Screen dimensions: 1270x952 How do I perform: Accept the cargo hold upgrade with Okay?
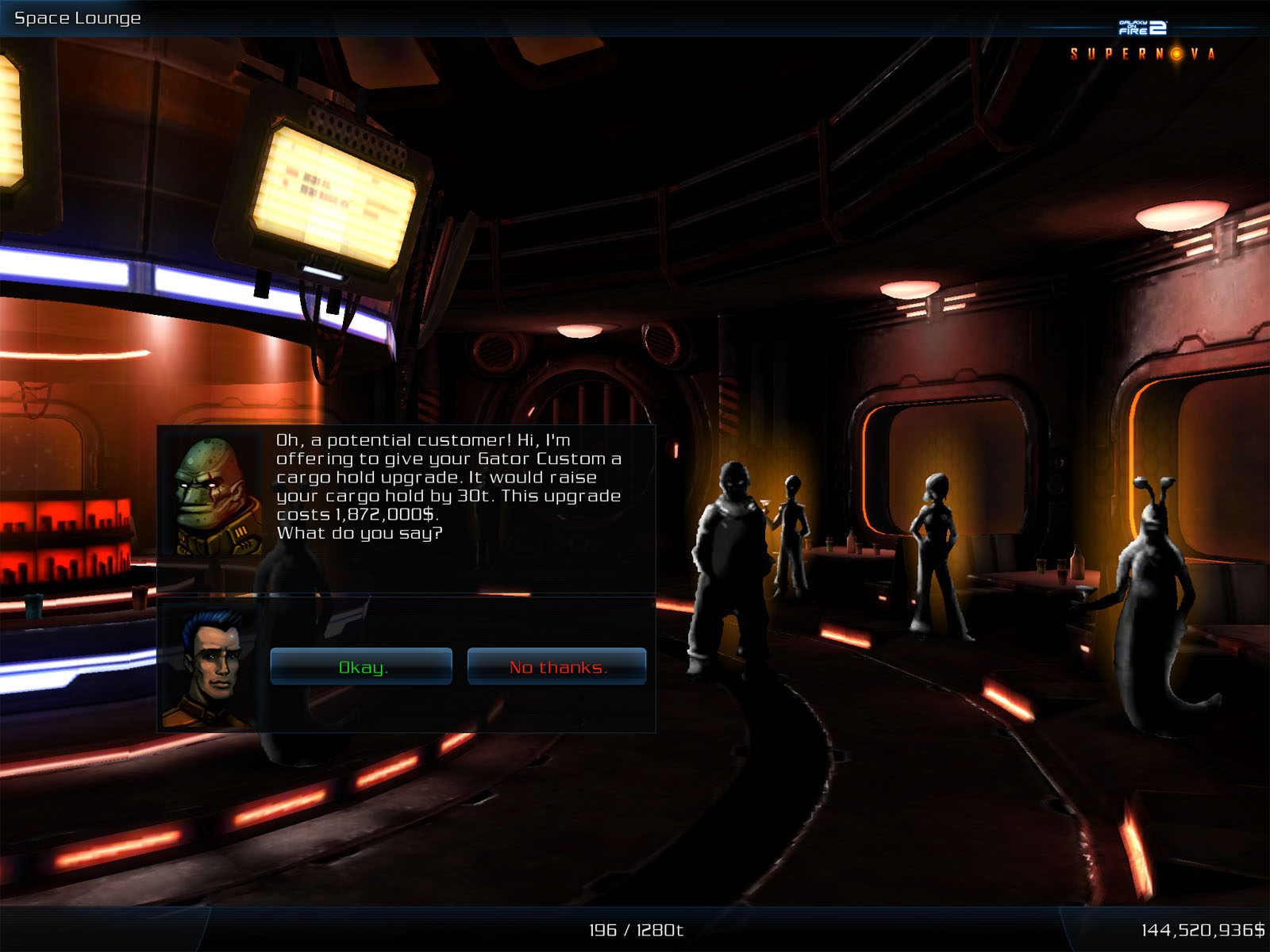362,666
